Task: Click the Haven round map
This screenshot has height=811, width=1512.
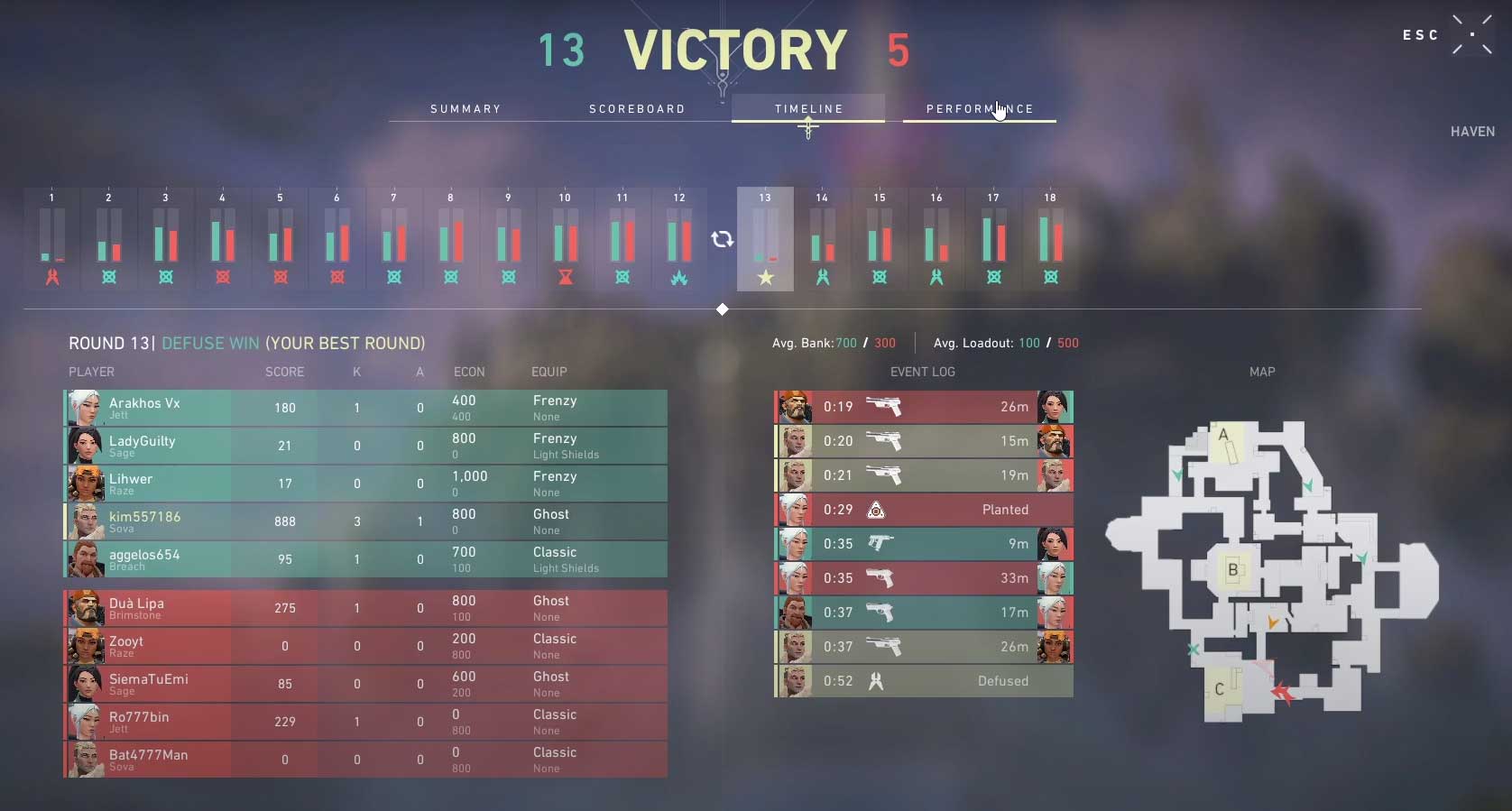Action: click(1270, 570)
